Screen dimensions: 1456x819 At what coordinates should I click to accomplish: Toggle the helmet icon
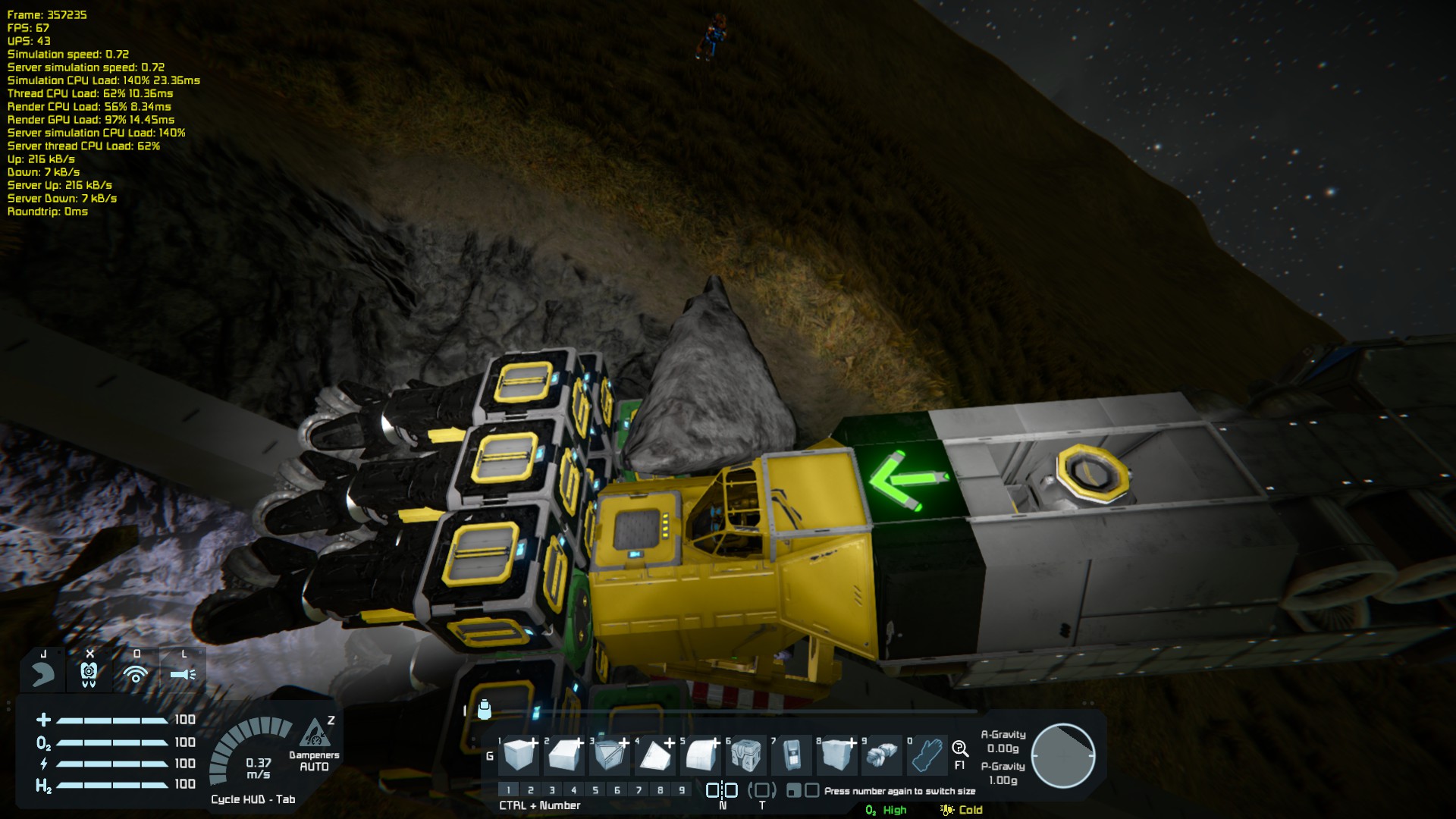pyautogui.click(x=89, y=673)
